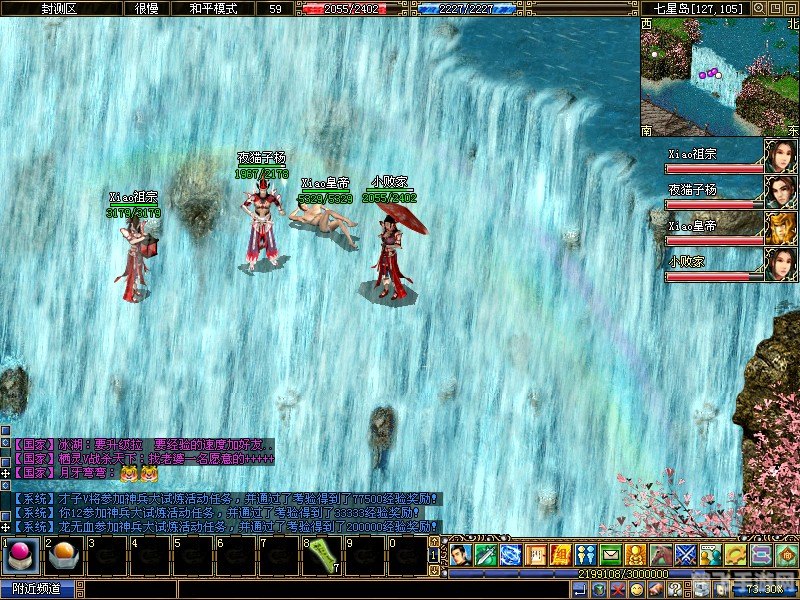Open the envelope mail icon
The width and height of the screenshot is (800, 600).
pyautogui.click(x=611, y=553)
